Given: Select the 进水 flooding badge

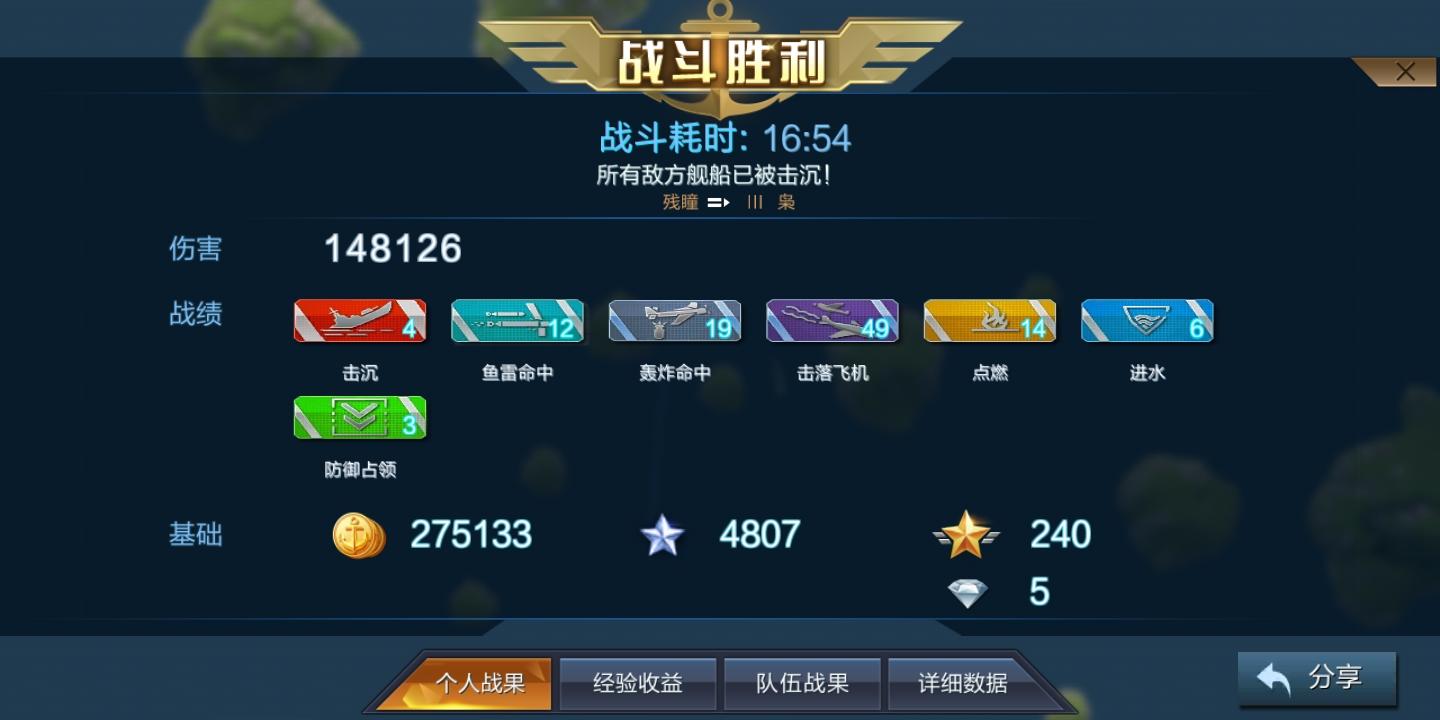Looking at the screenshot, I should pos(1147,320).
